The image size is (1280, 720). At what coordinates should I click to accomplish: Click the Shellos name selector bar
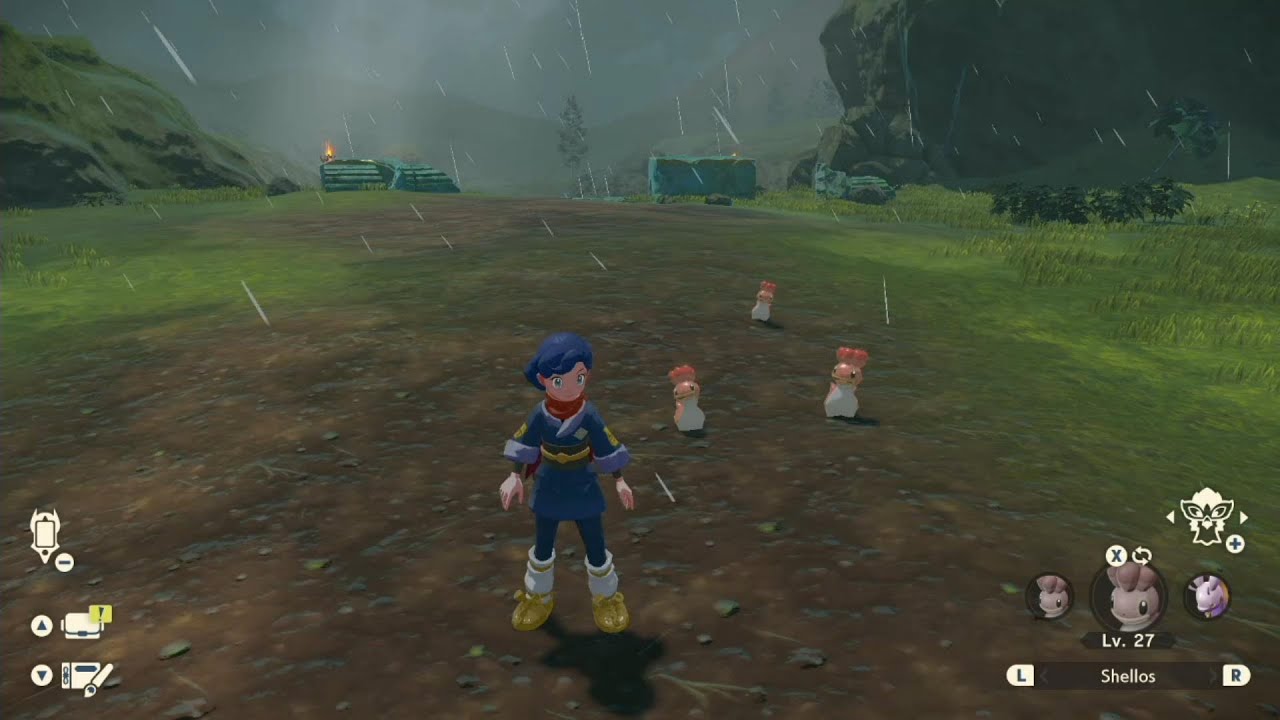coord(1128,676)
